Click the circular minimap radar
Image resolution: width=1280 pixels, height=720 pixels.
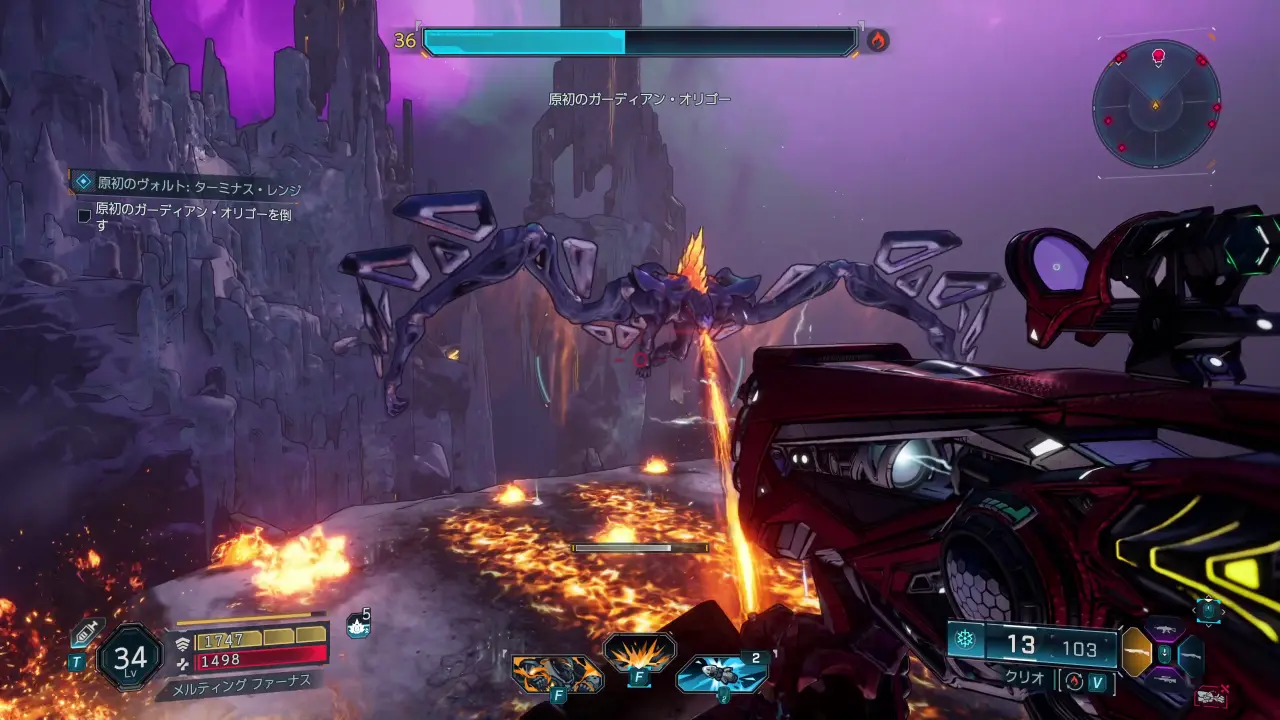tap(1155, 103)
